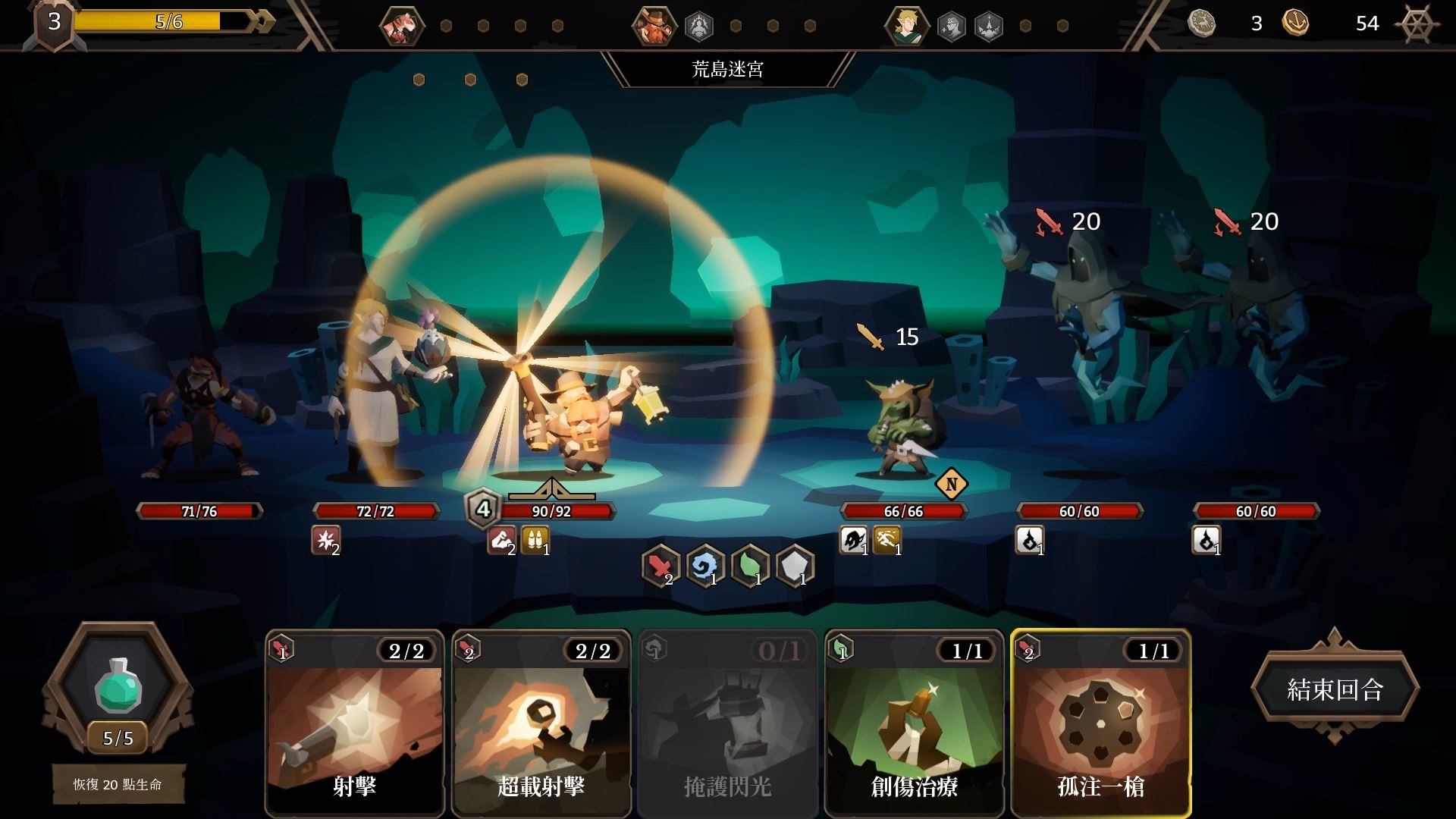
Task: Select the red lizard warrior portrait
Action: click(x=401, y=26)
